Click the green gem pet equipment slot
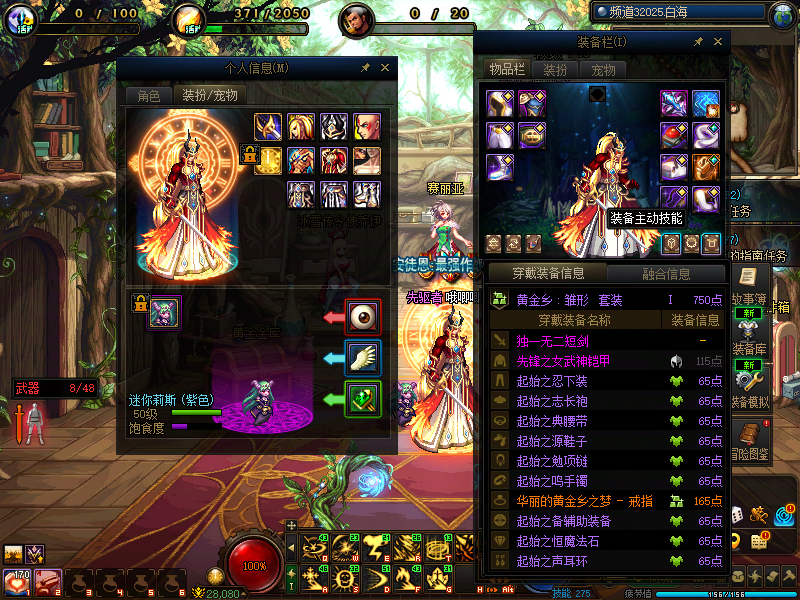 [x=363, y=399]
